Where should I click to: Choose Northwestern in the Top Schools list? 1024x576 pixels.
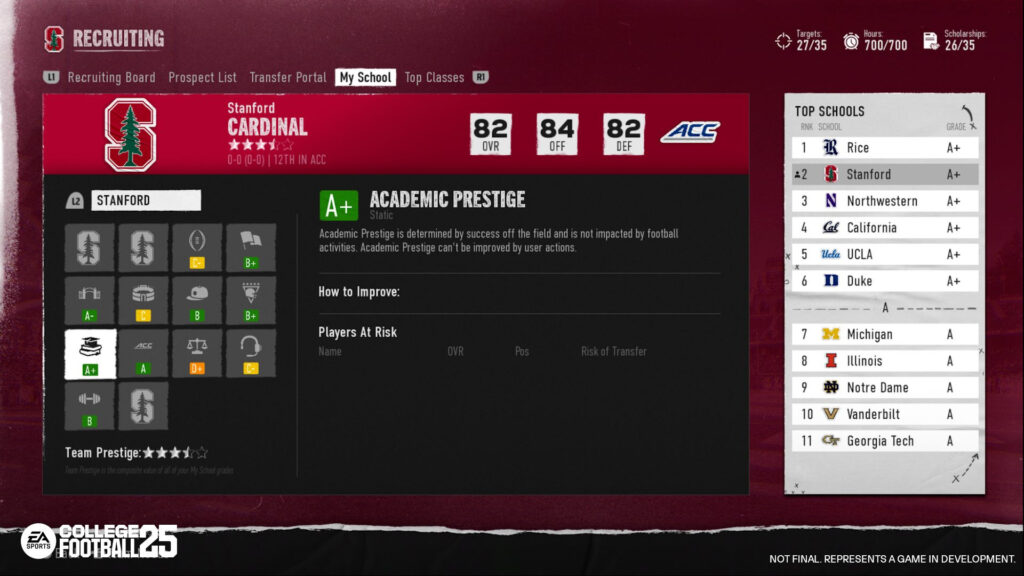[884, 201]
